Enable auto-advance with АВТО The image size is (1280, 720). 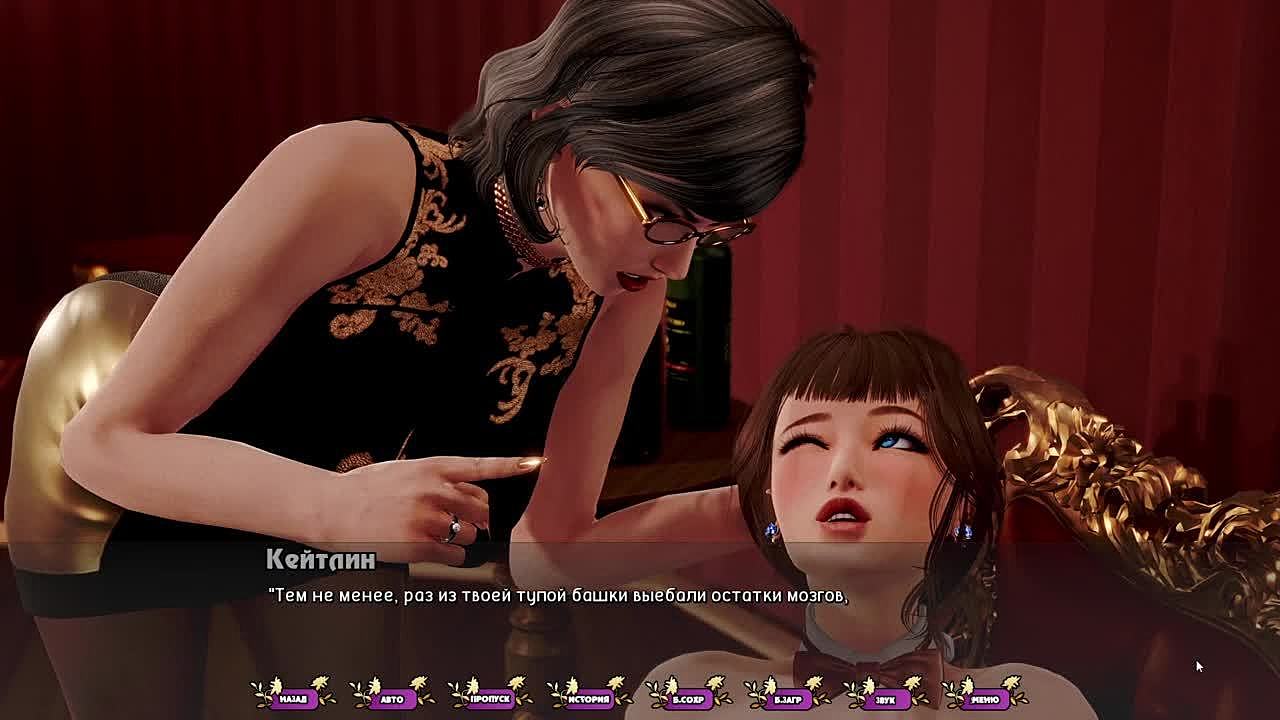click(392, 699)
